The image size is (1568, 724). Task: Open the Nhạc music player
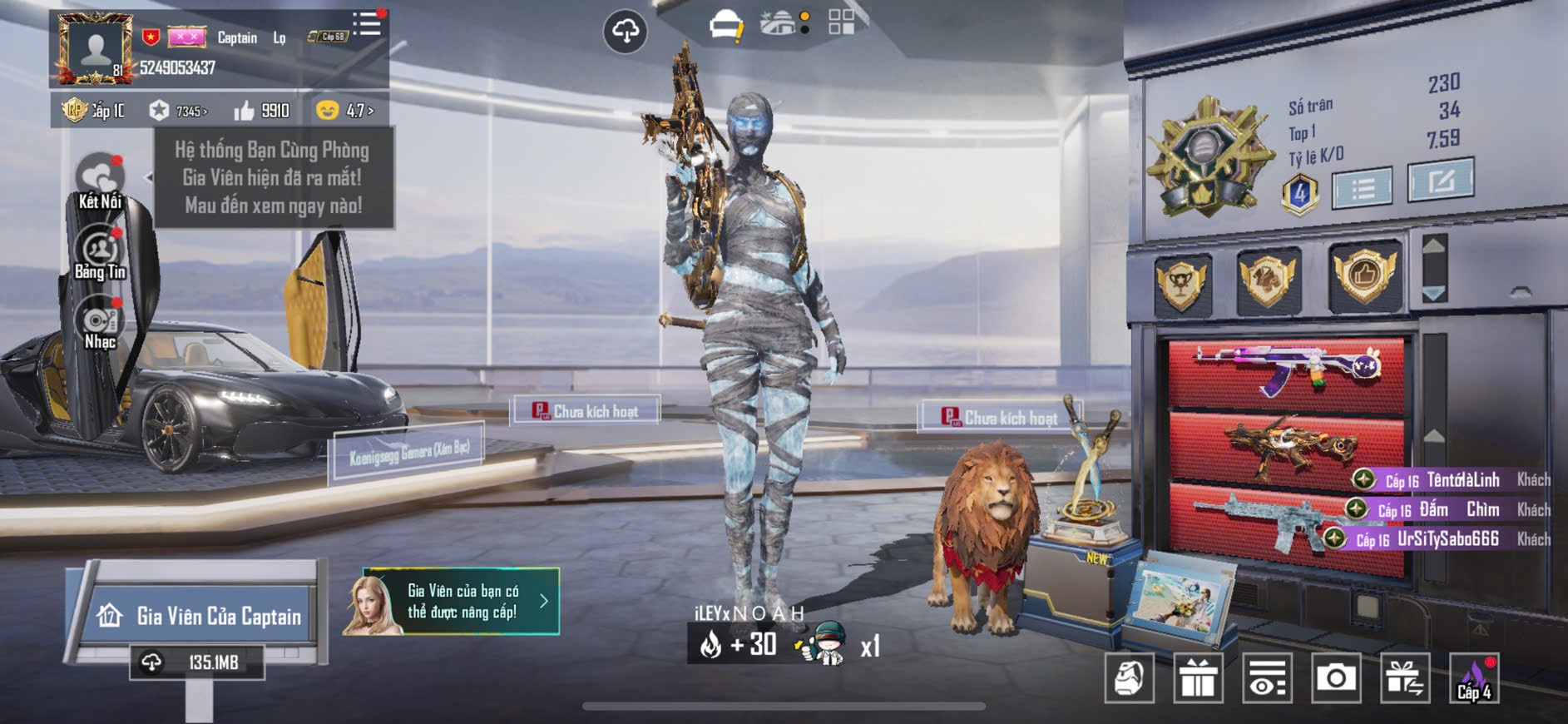[x=100, y=325]
